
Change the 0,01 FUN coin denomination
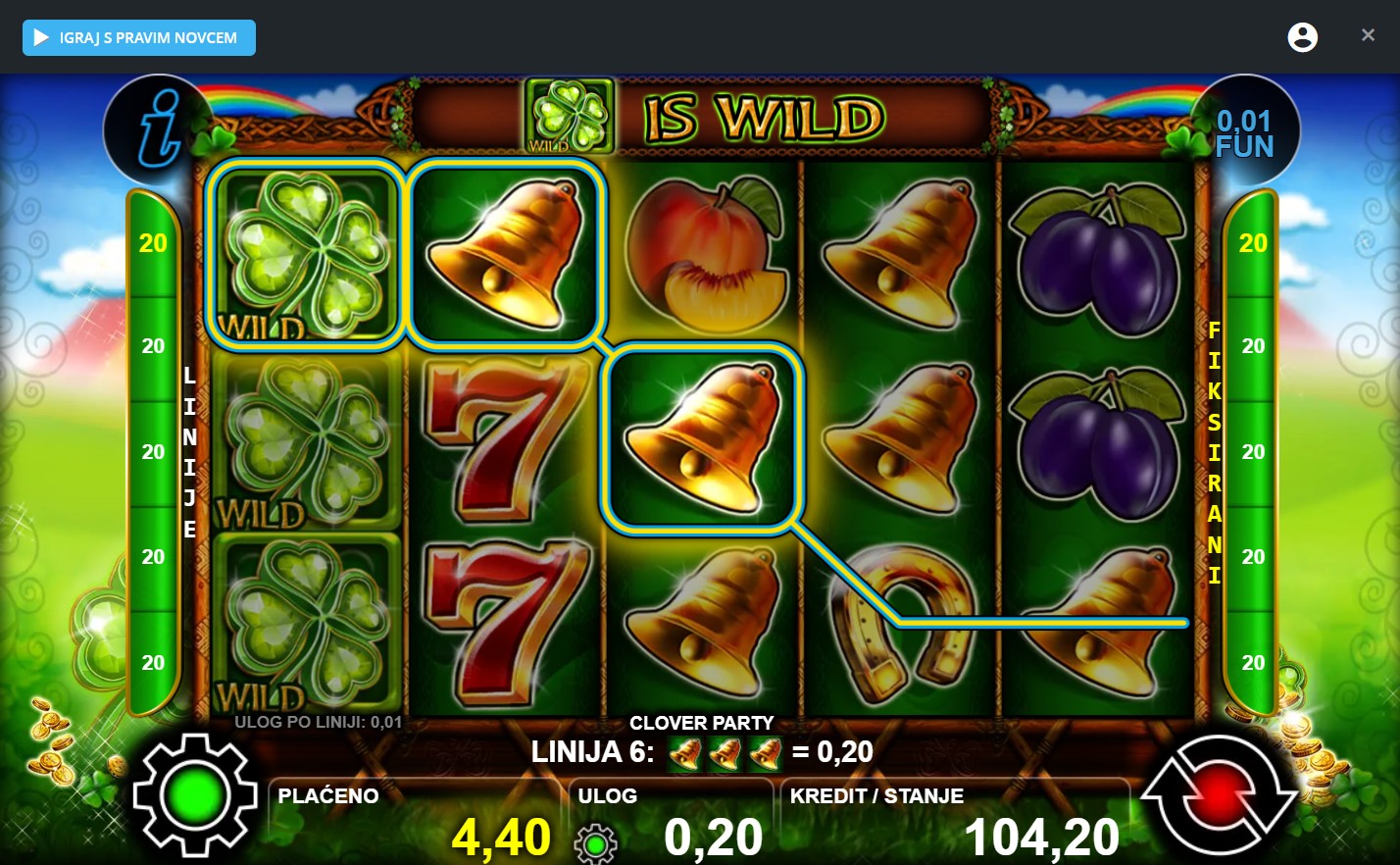[1244, 132]
